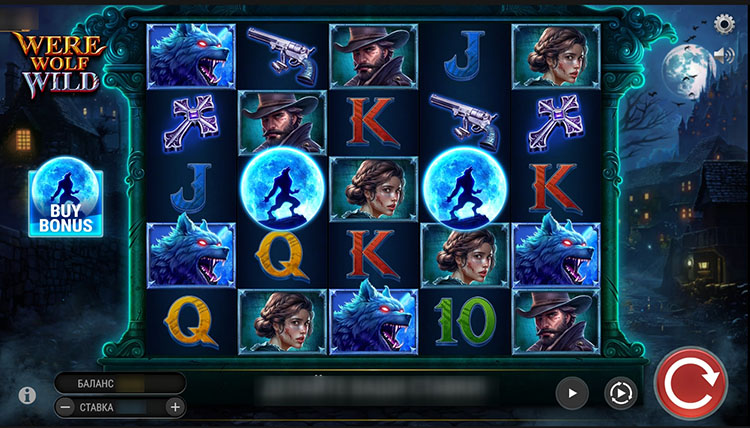Spin the reels with the red button
This screenshot has height=428, width=750.
pos(690,385)
